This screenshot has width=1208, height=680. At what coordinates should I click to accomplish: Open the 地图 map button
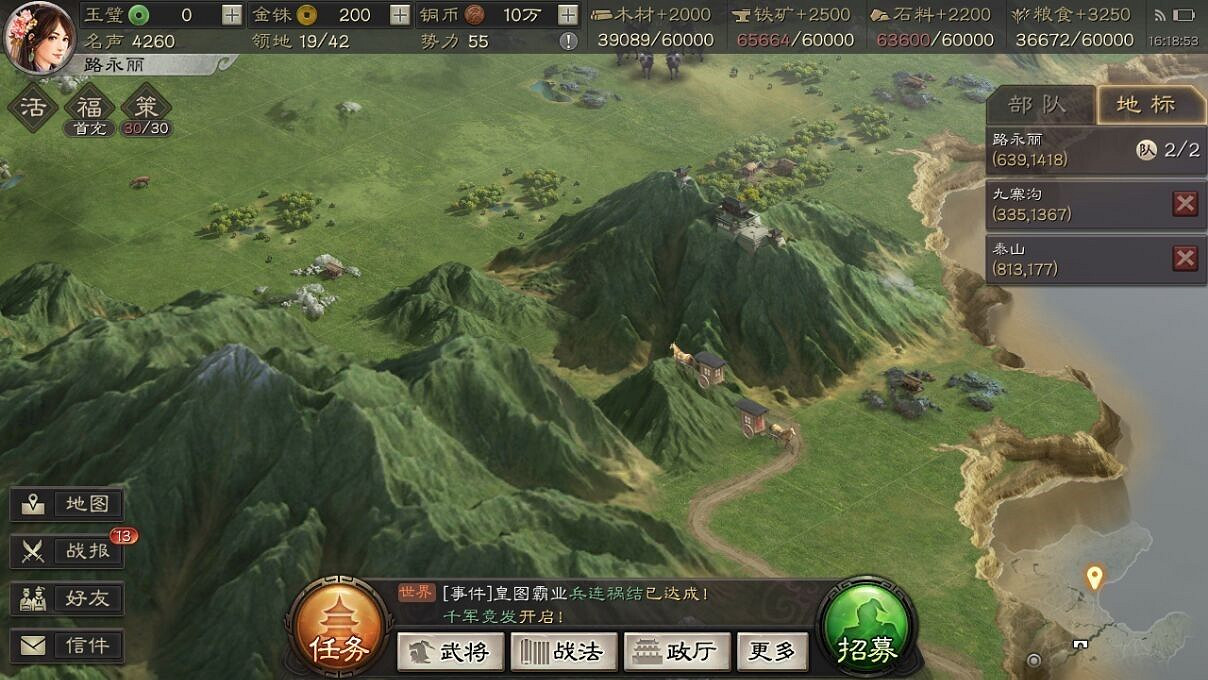tap(67, 504)
